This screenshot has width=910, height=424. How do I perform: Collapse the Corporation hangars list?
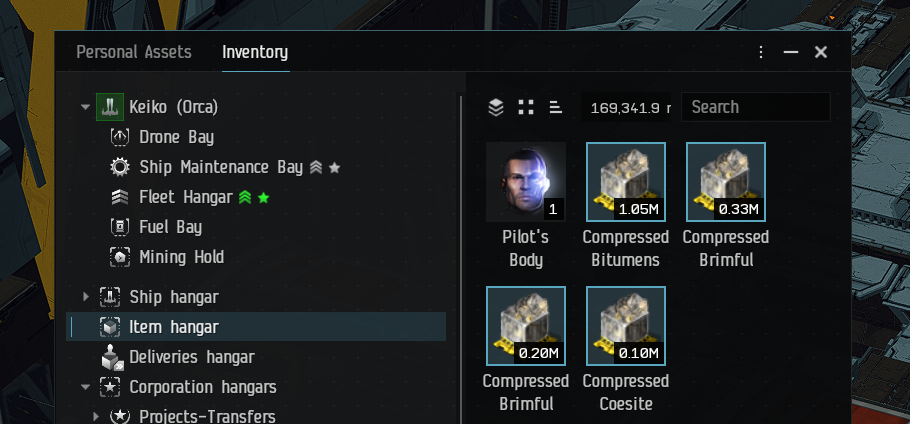pos(86,387)
